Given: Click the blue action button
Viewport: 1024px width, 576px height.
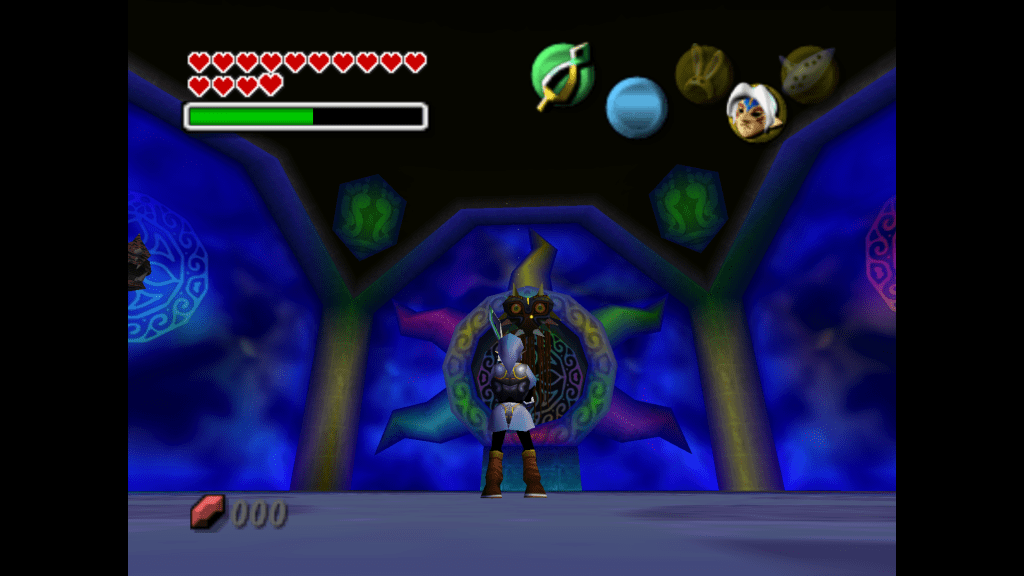Looking at the screenshot, I should click(636, 107).
